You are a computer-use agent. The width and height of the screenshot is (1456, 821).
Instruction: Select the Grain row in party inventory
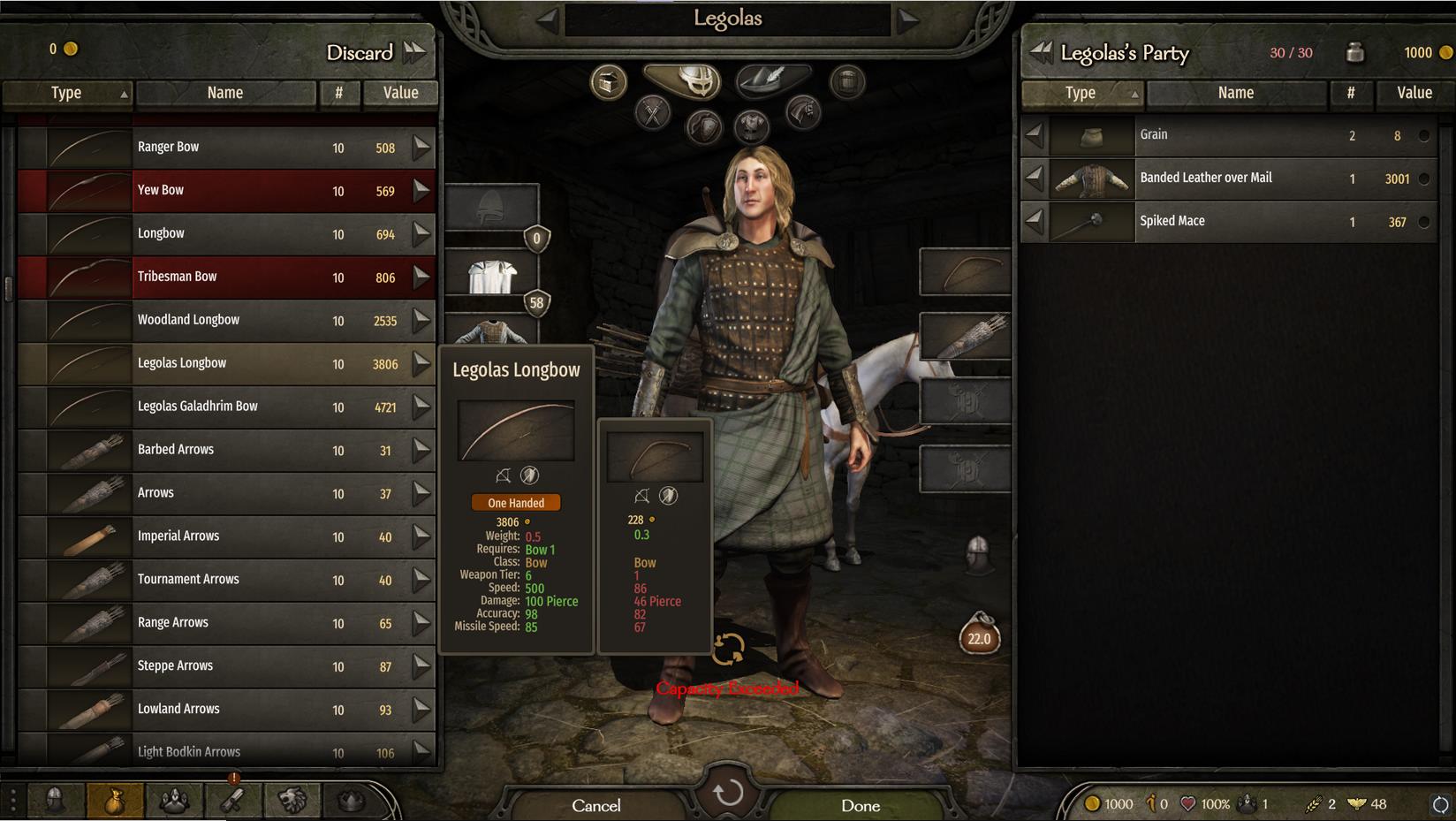pyautogui.click(x=1233, y=135)
